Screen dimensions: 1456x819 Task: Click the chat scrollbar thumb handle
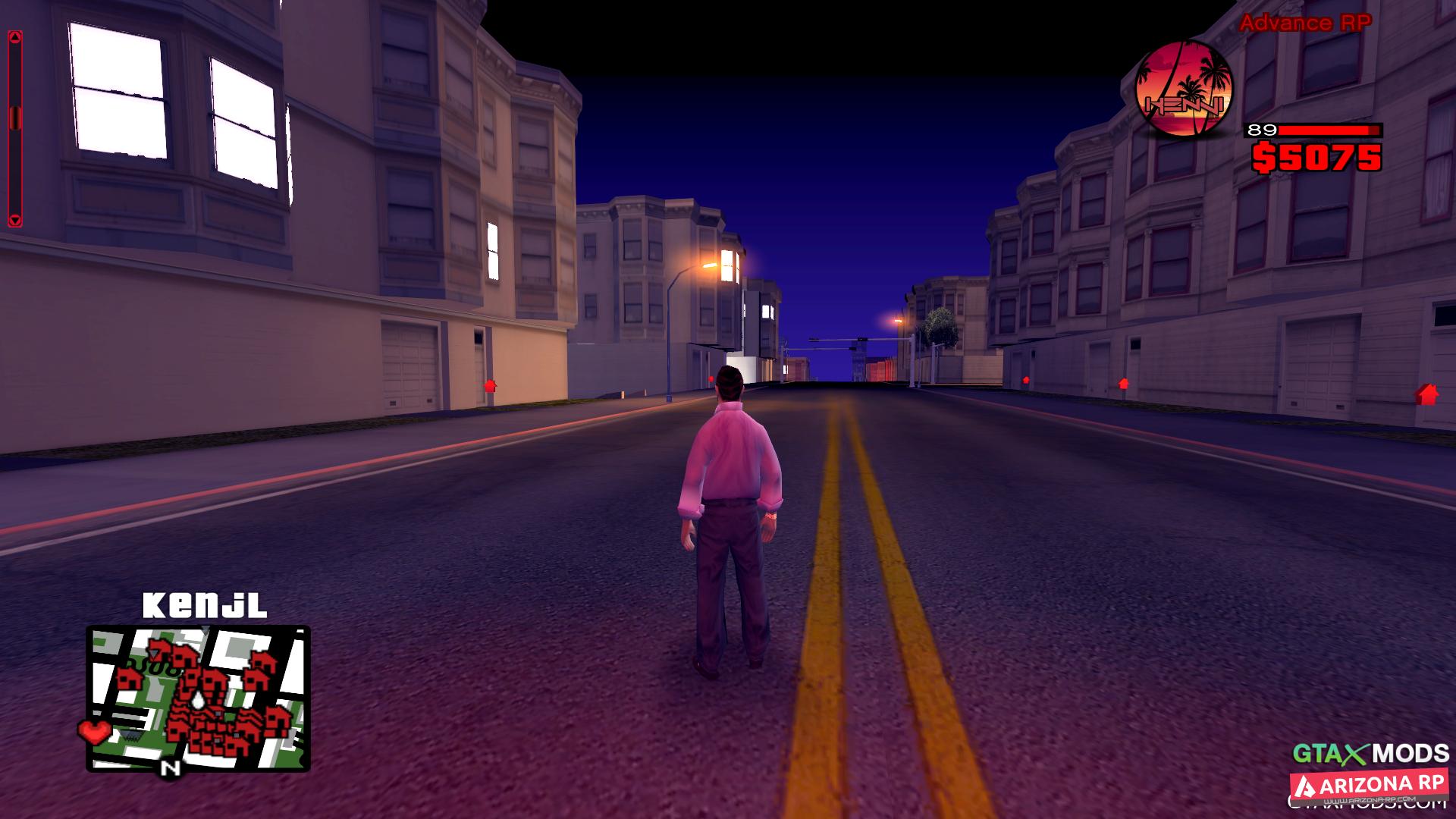[15, 118]
